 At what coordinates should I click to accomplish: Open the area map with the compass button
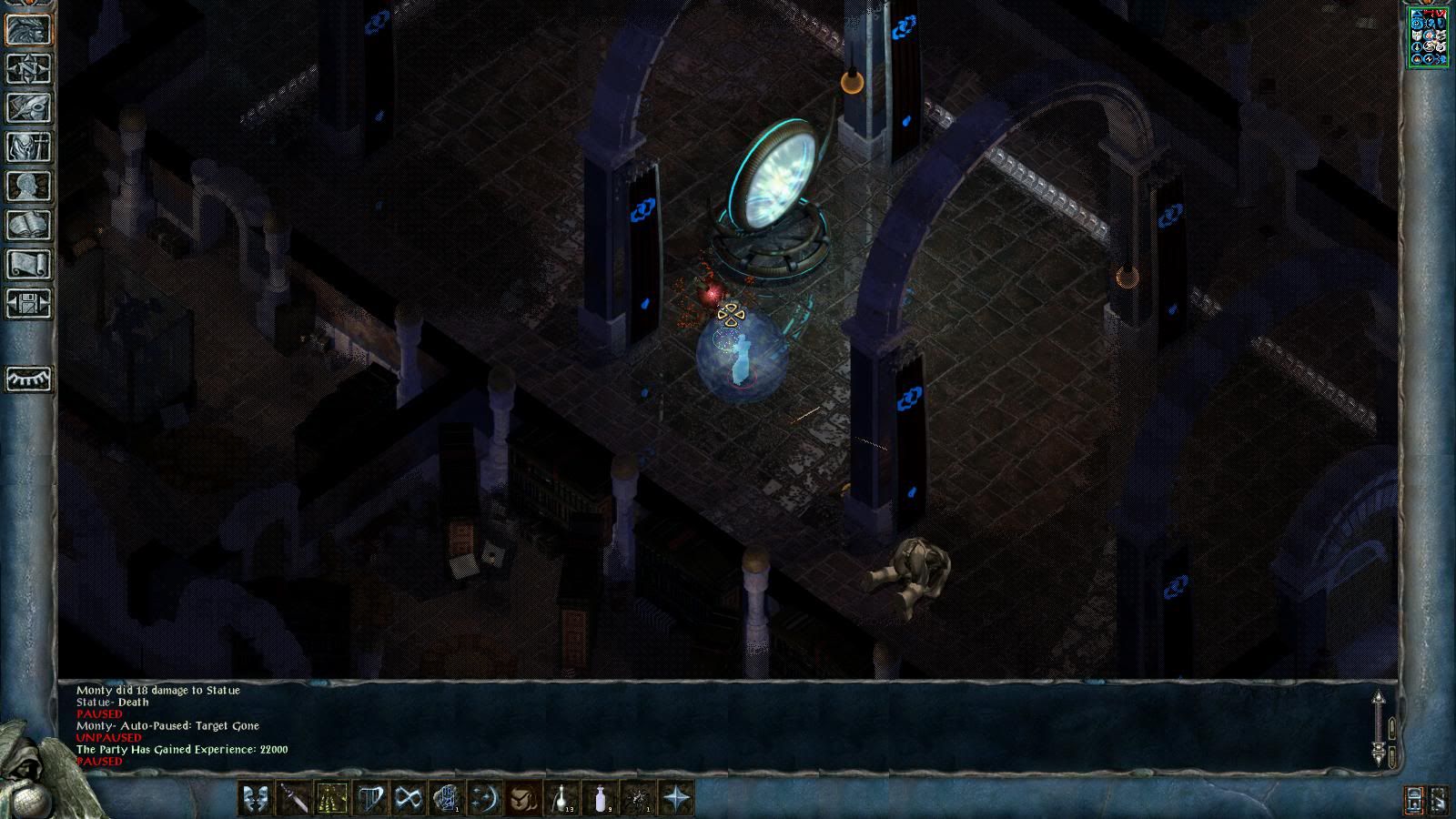point(29,68)
